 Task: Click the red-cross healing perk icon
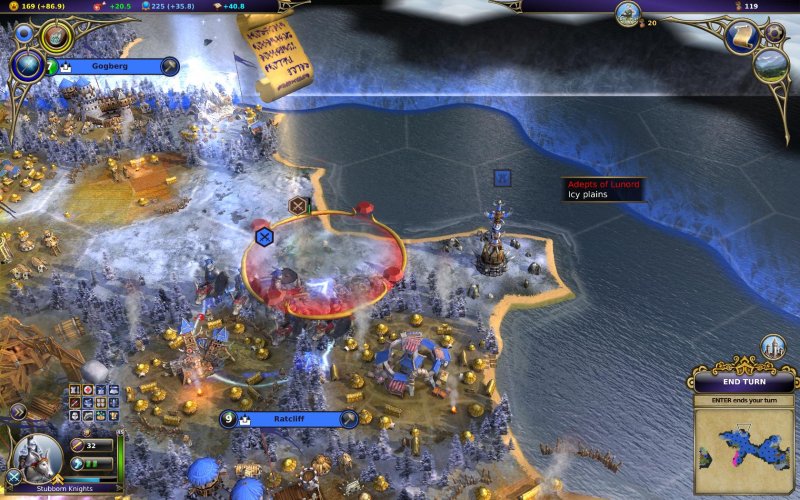[x=87, y=390]
